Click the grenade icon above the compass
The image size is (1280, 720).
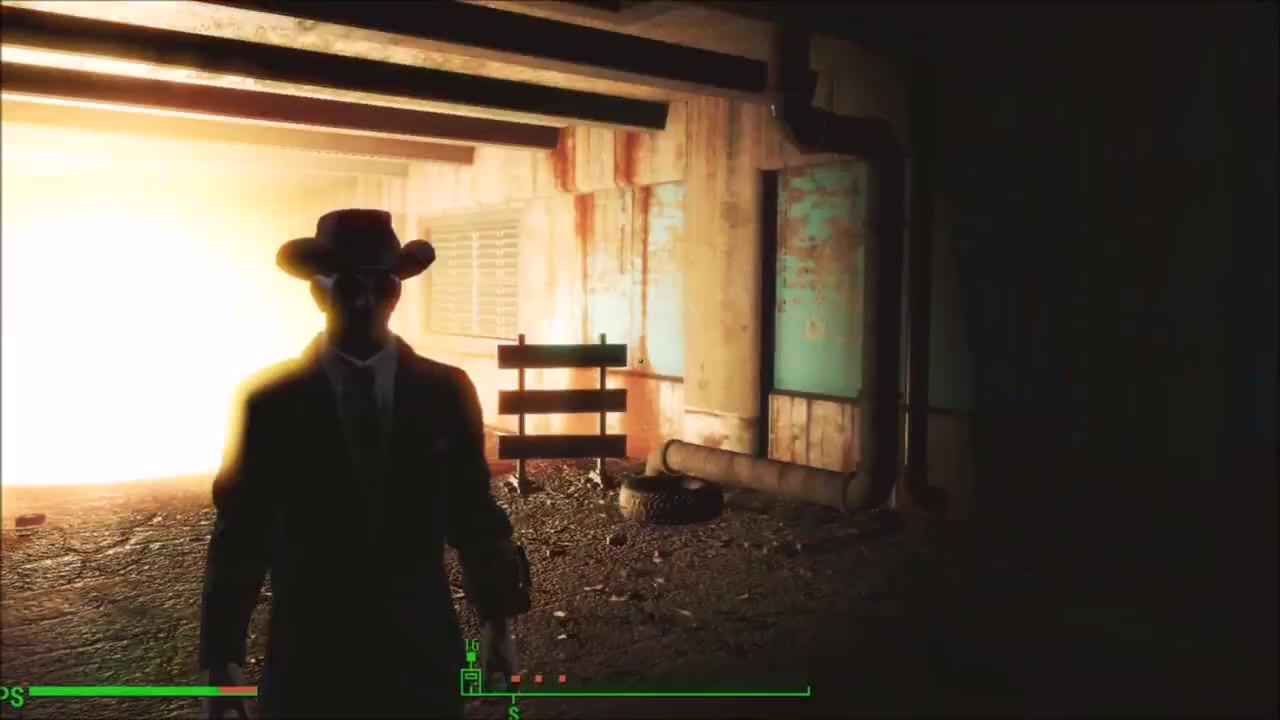click(470, 657)
